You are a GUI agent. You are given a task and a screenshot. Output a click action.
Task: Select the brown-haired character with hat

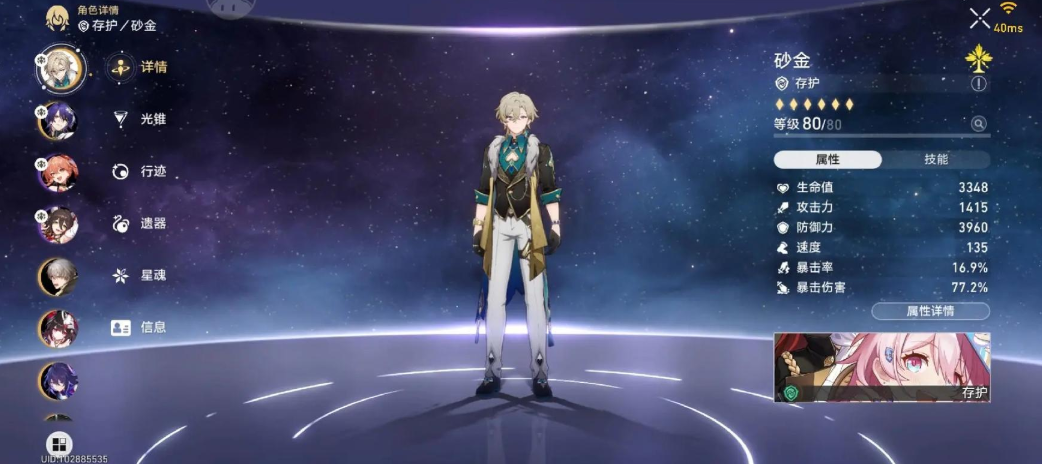pyautogui.click(x=58, y=224)
